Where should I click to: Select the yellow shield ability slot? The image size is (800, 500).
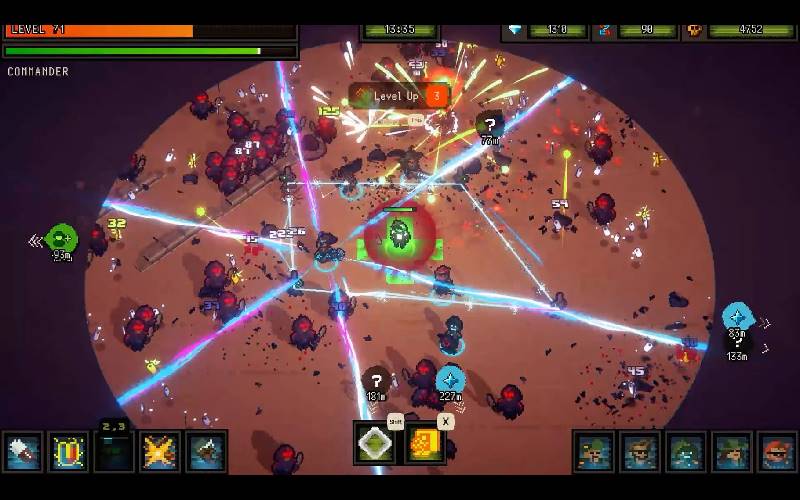(69, 452)
